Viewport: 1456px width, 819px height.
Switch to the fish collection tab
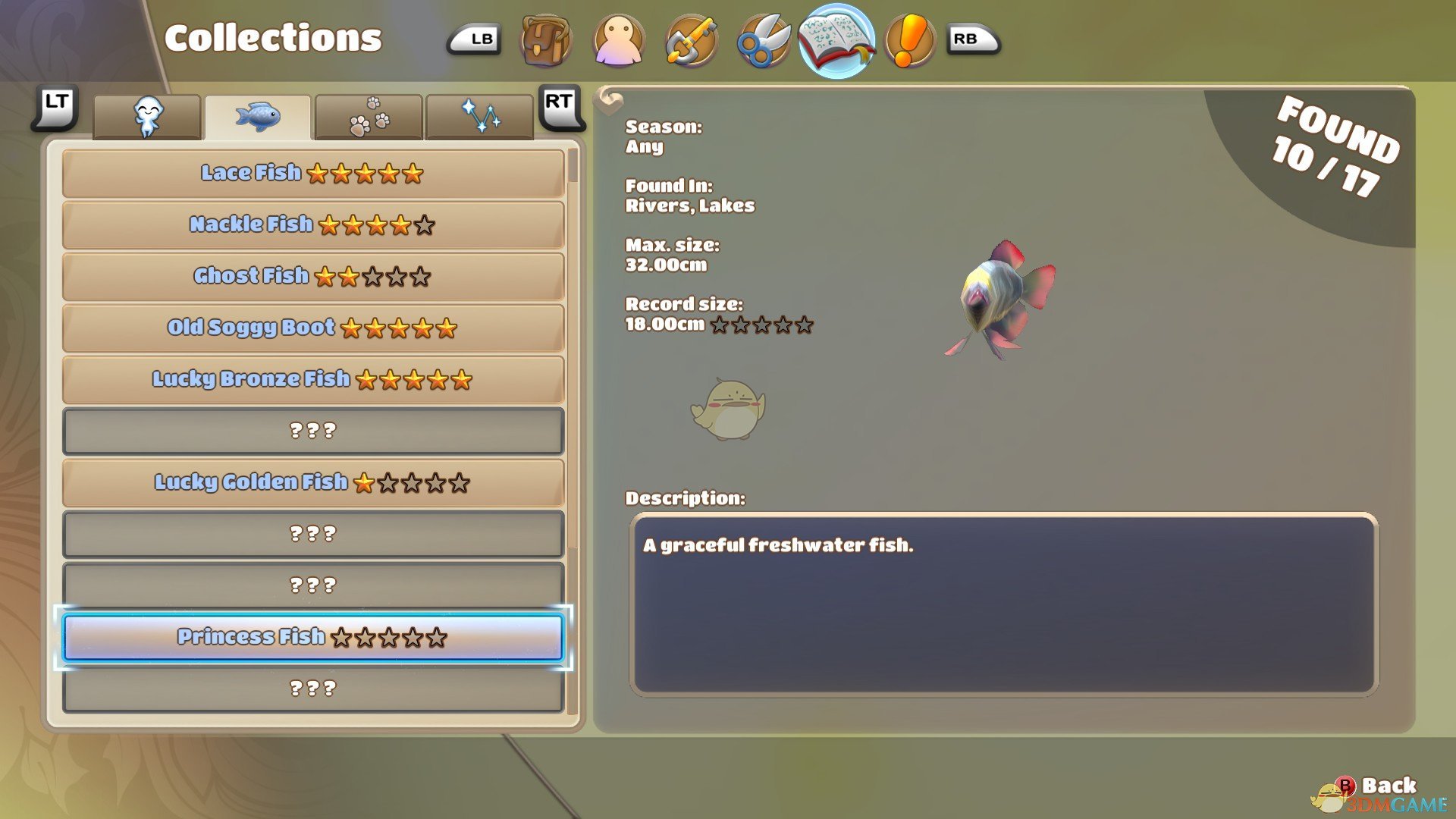click(x=258, y=118)
